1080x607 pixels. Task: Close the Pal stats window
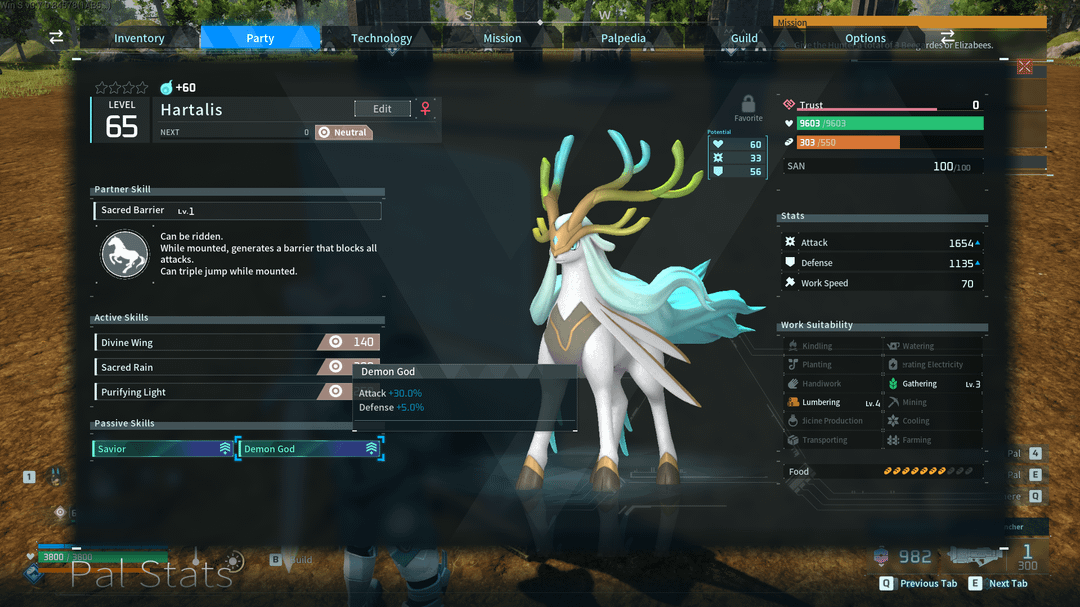(x=1024, y=67)
